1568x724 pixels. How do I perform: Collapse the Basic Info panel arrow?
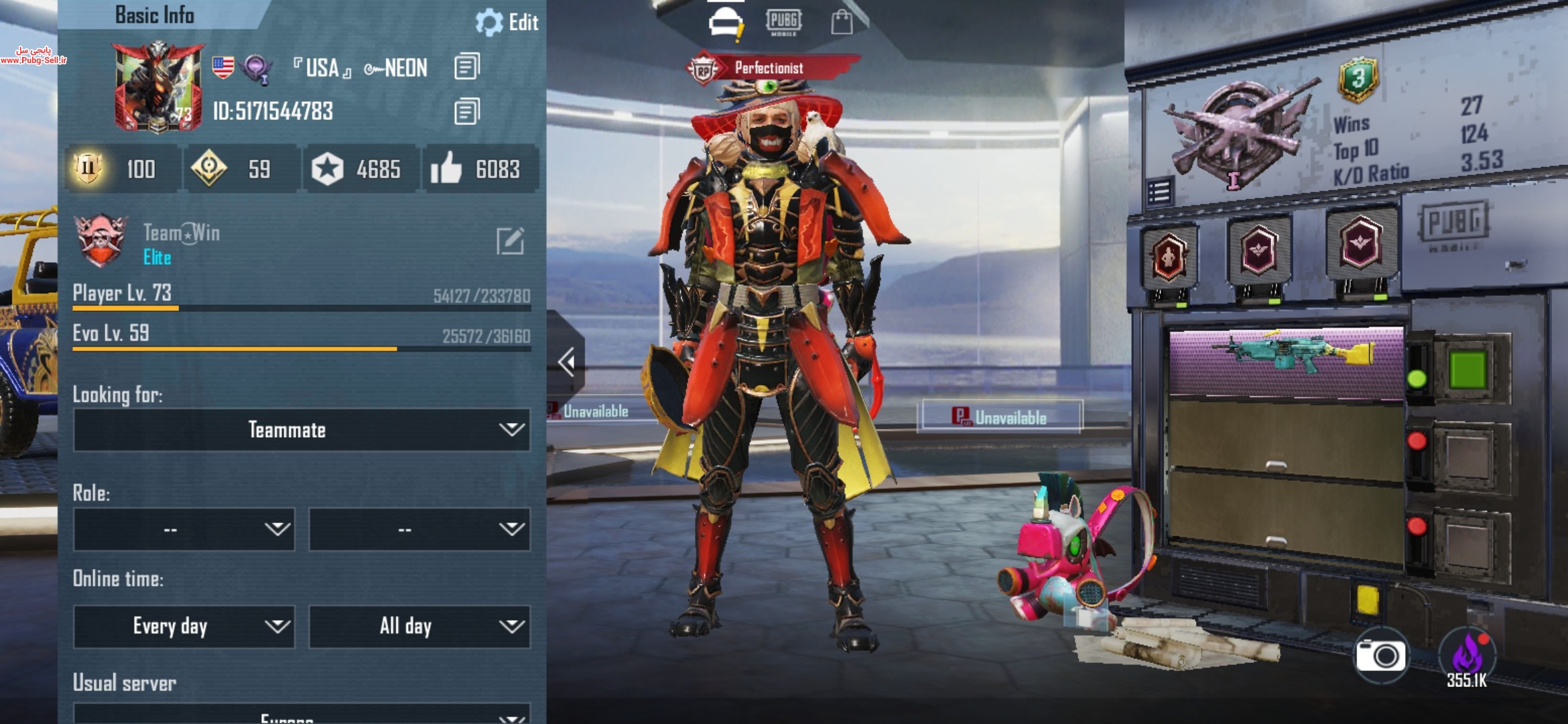(567, 362)
